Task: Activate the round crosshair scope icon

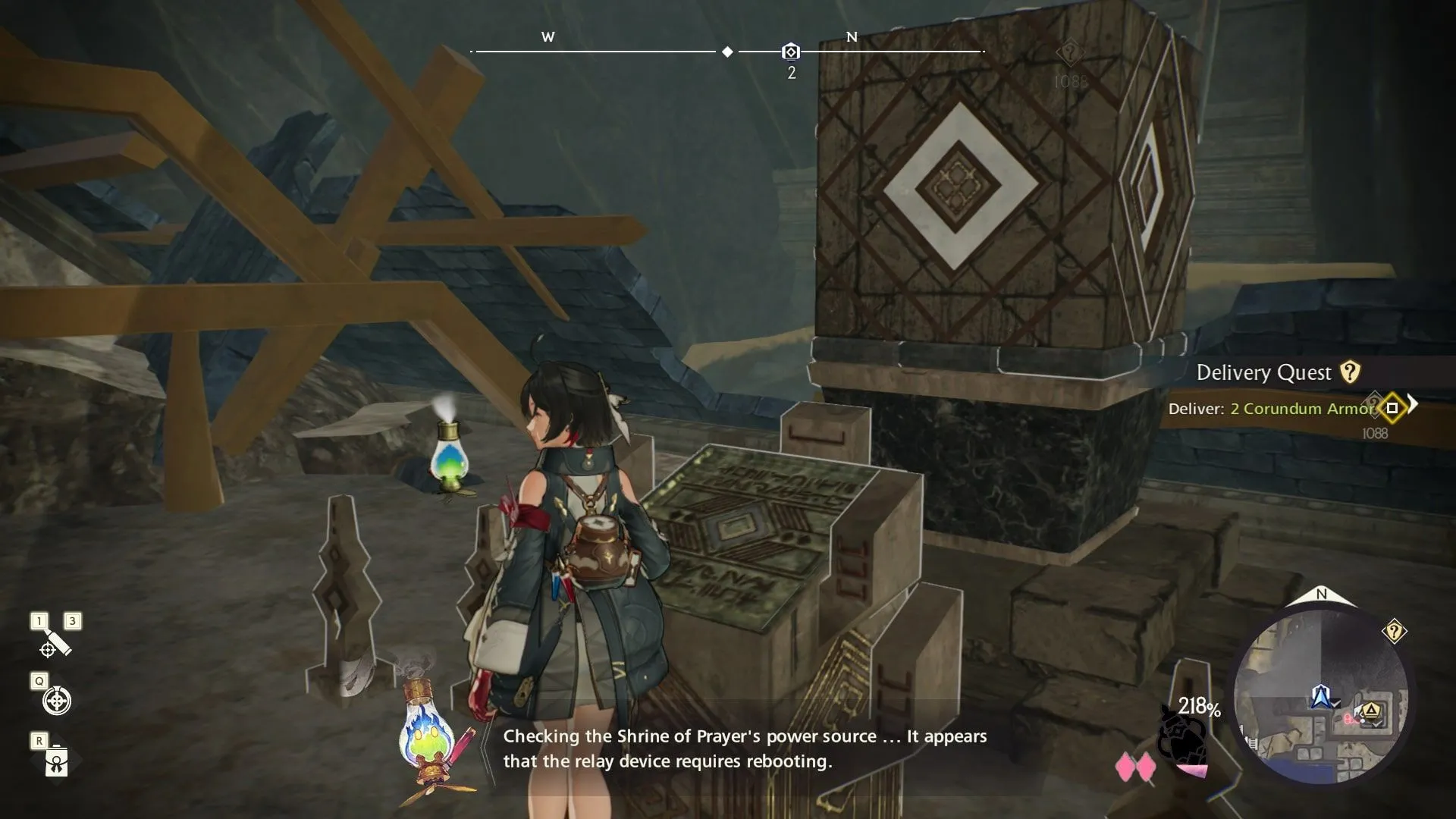Action: 57,701
